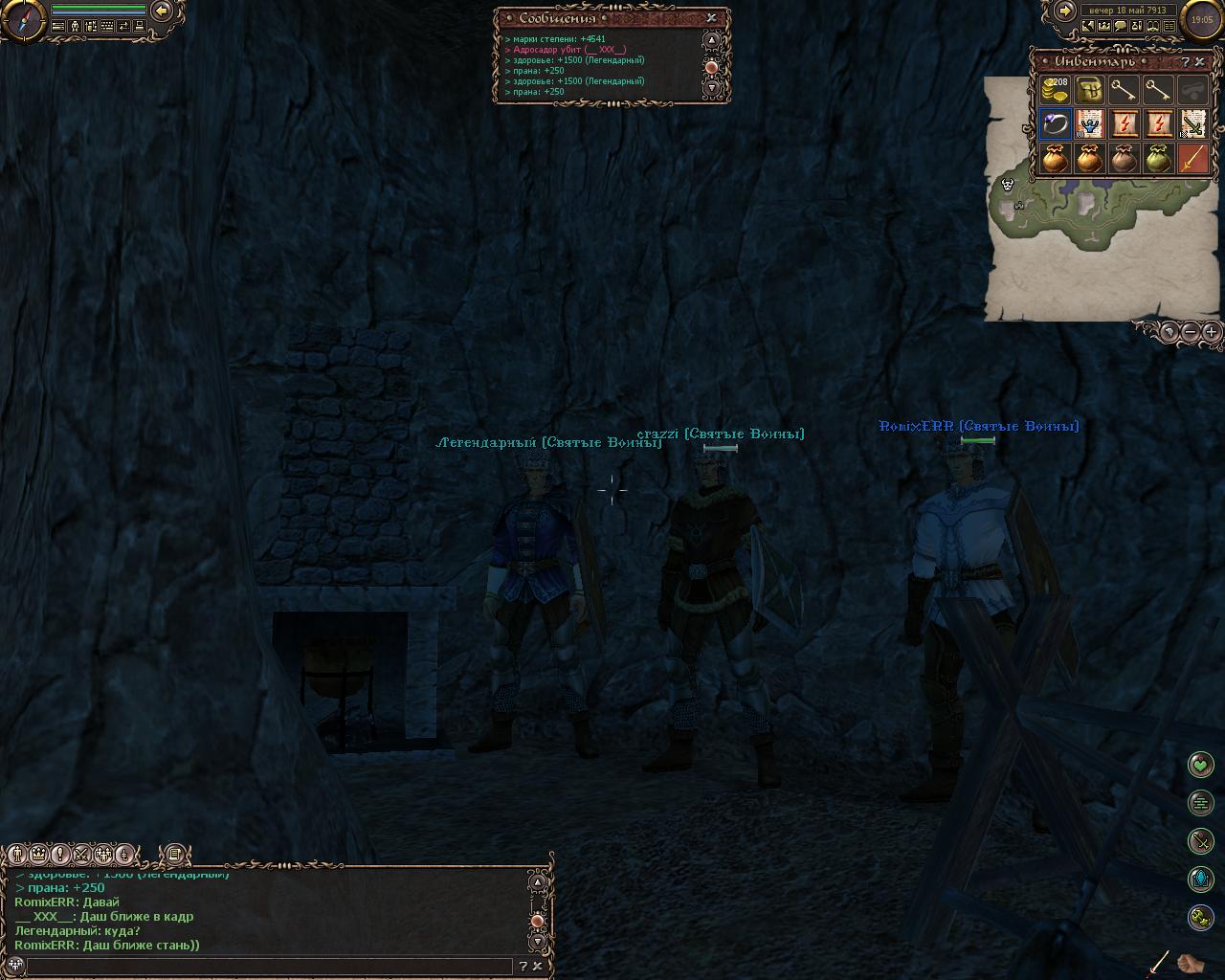
Task: Click the yellow left arrow button
Action: [163, 11]
